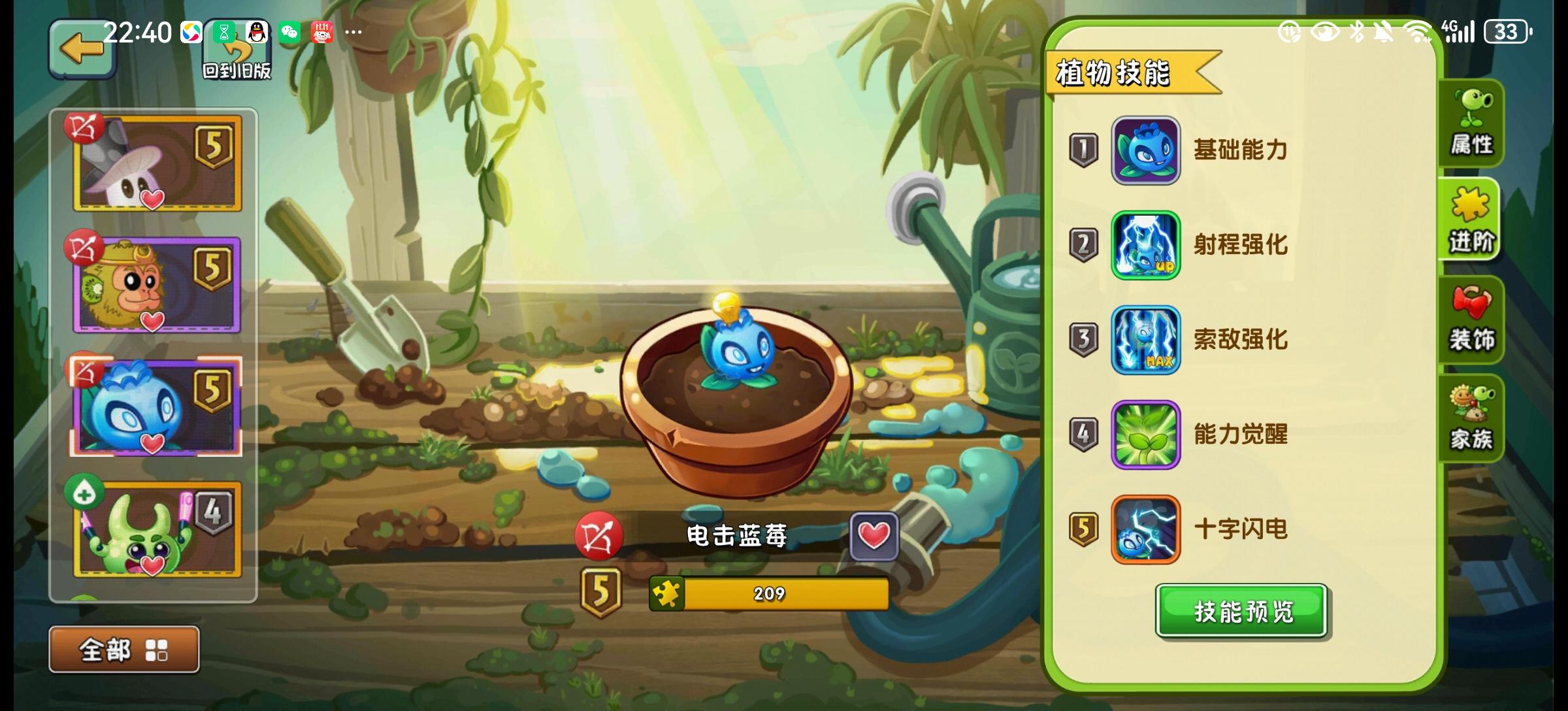Select the 十字闪电 skill icon

[1145, 531]
